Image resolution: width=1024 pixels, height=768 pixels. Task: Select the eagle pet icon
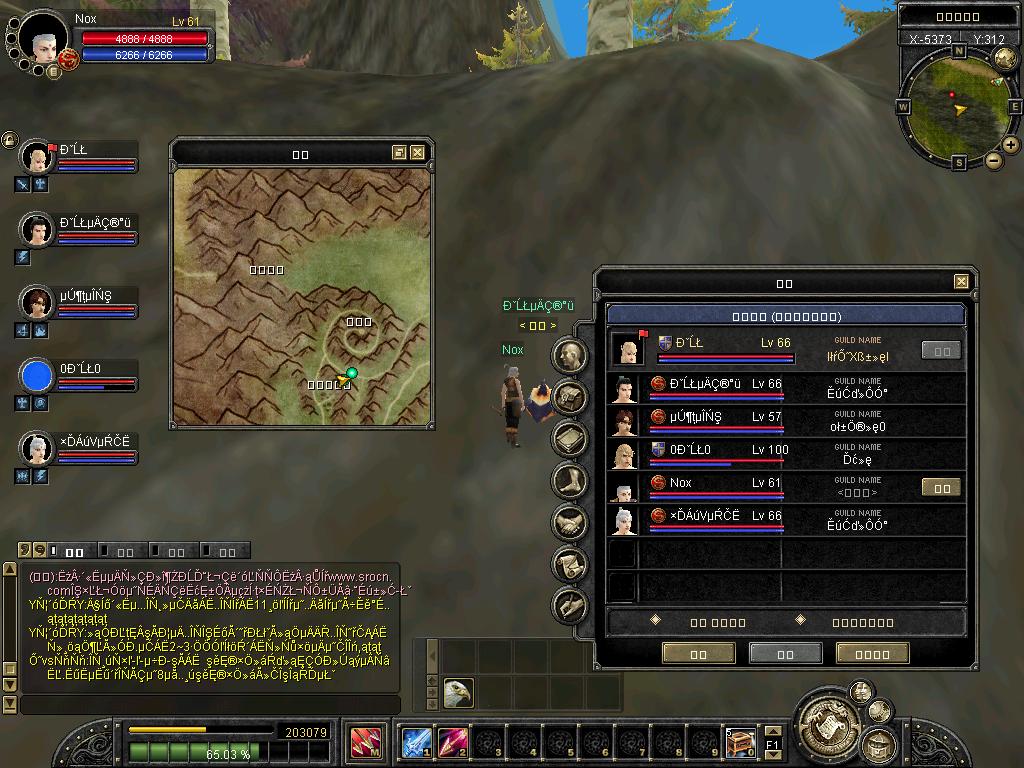pyautogui.click(x=458, y=693)
